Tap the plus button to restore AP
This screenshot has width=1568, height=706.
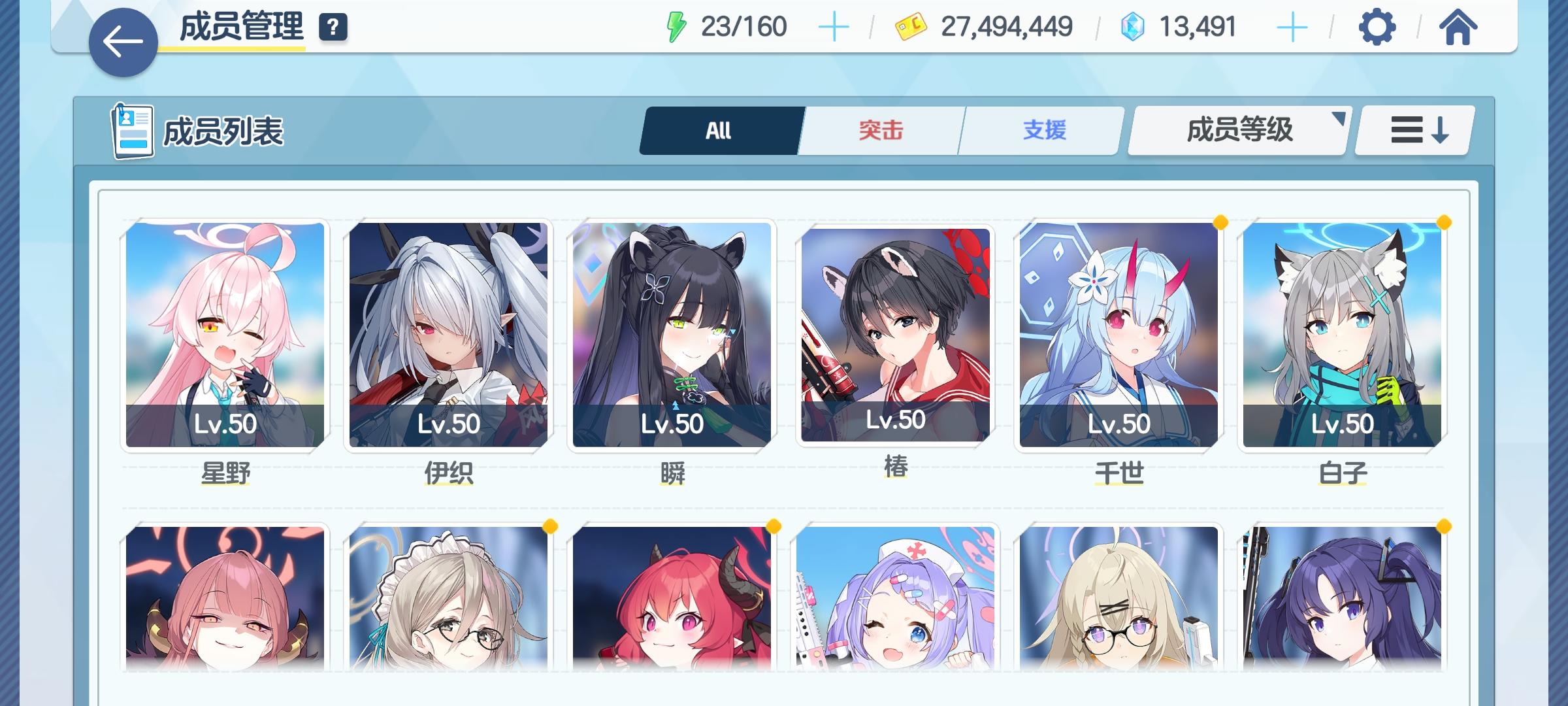coord(834,27)
